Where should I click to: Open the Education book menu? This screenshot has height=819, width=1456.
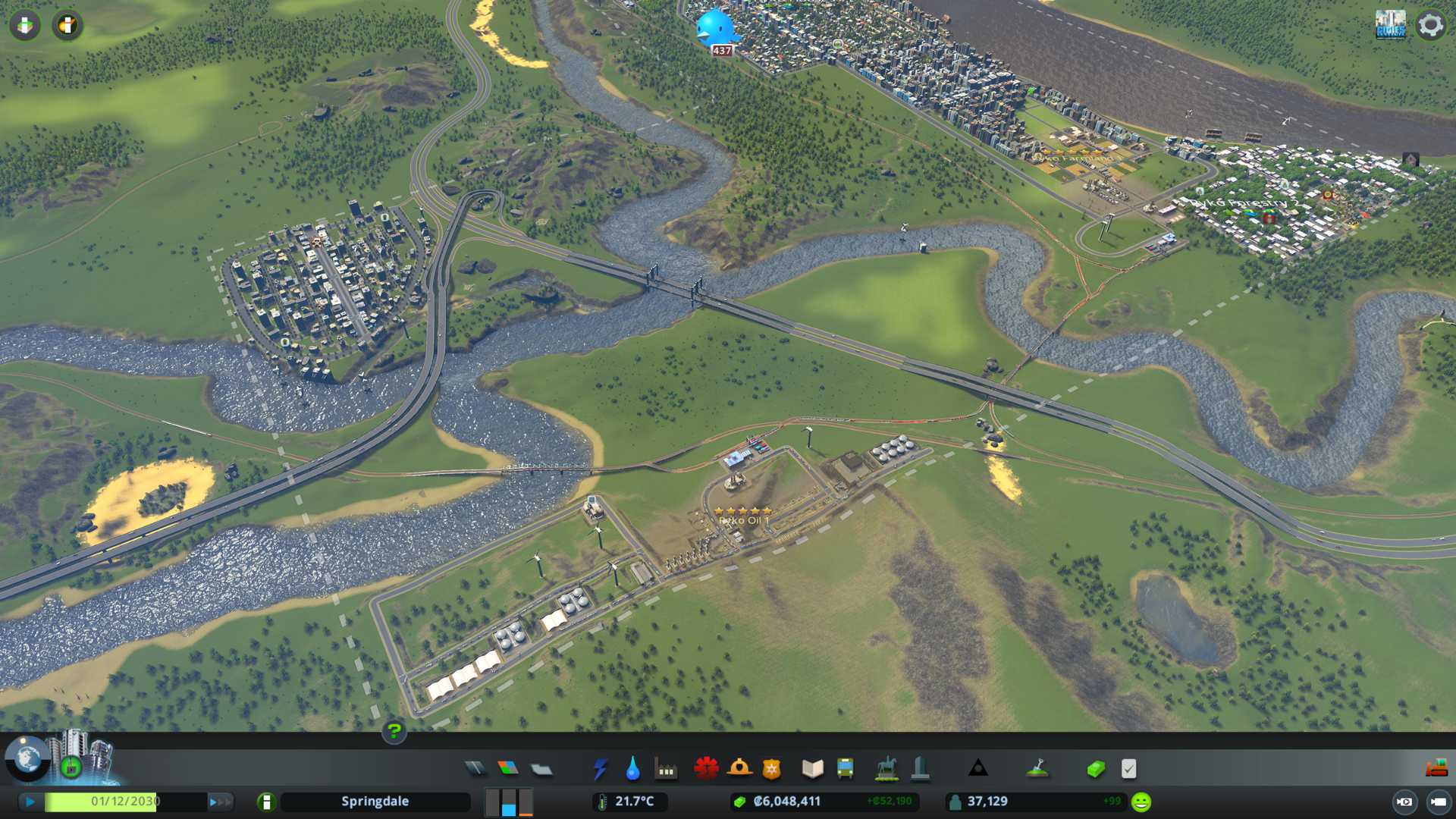tap(812, 769)
